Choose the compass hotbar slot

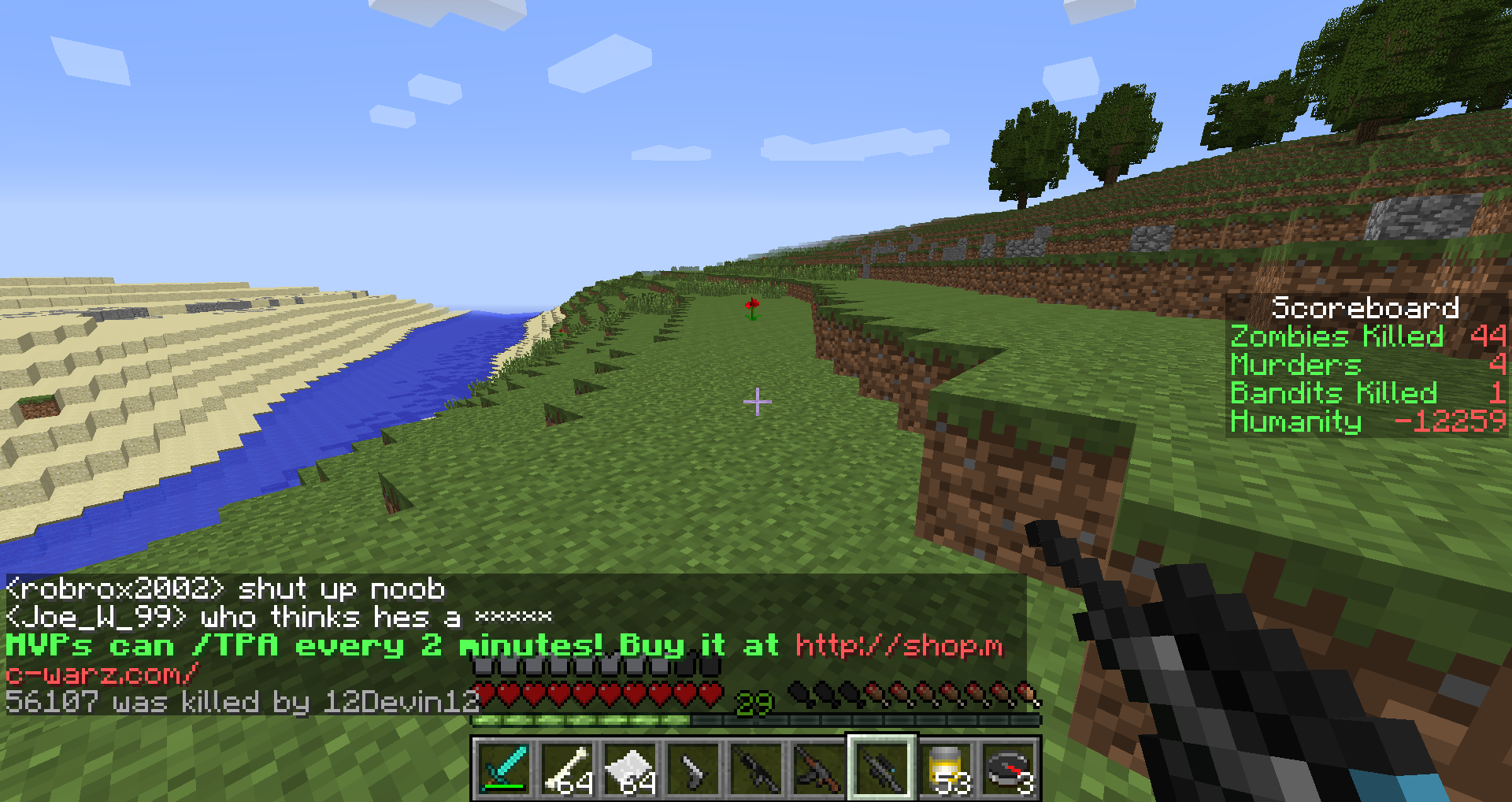click(1008, 768)
